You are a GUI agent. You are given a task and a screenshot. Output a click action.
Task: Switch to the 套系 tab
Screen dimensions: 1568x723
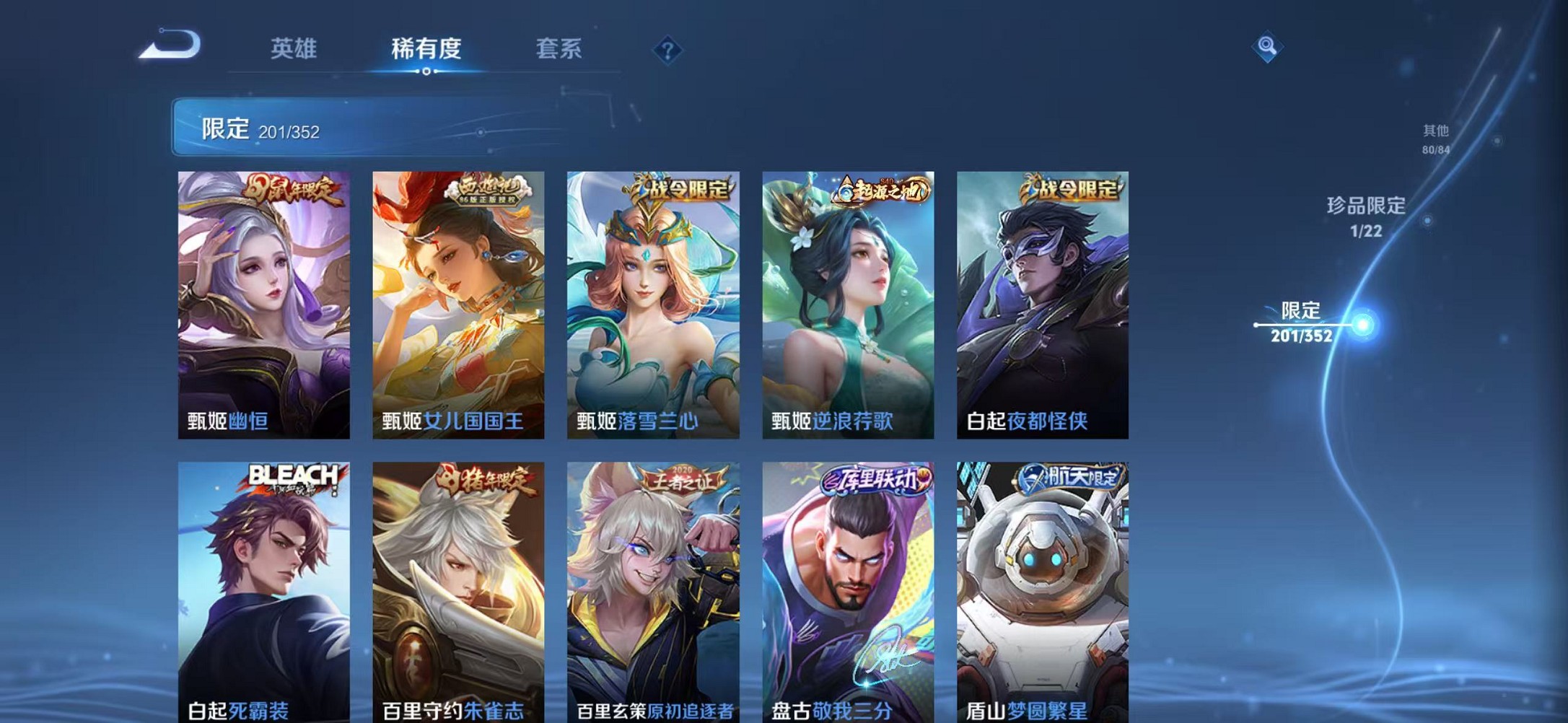click(559, 49)
